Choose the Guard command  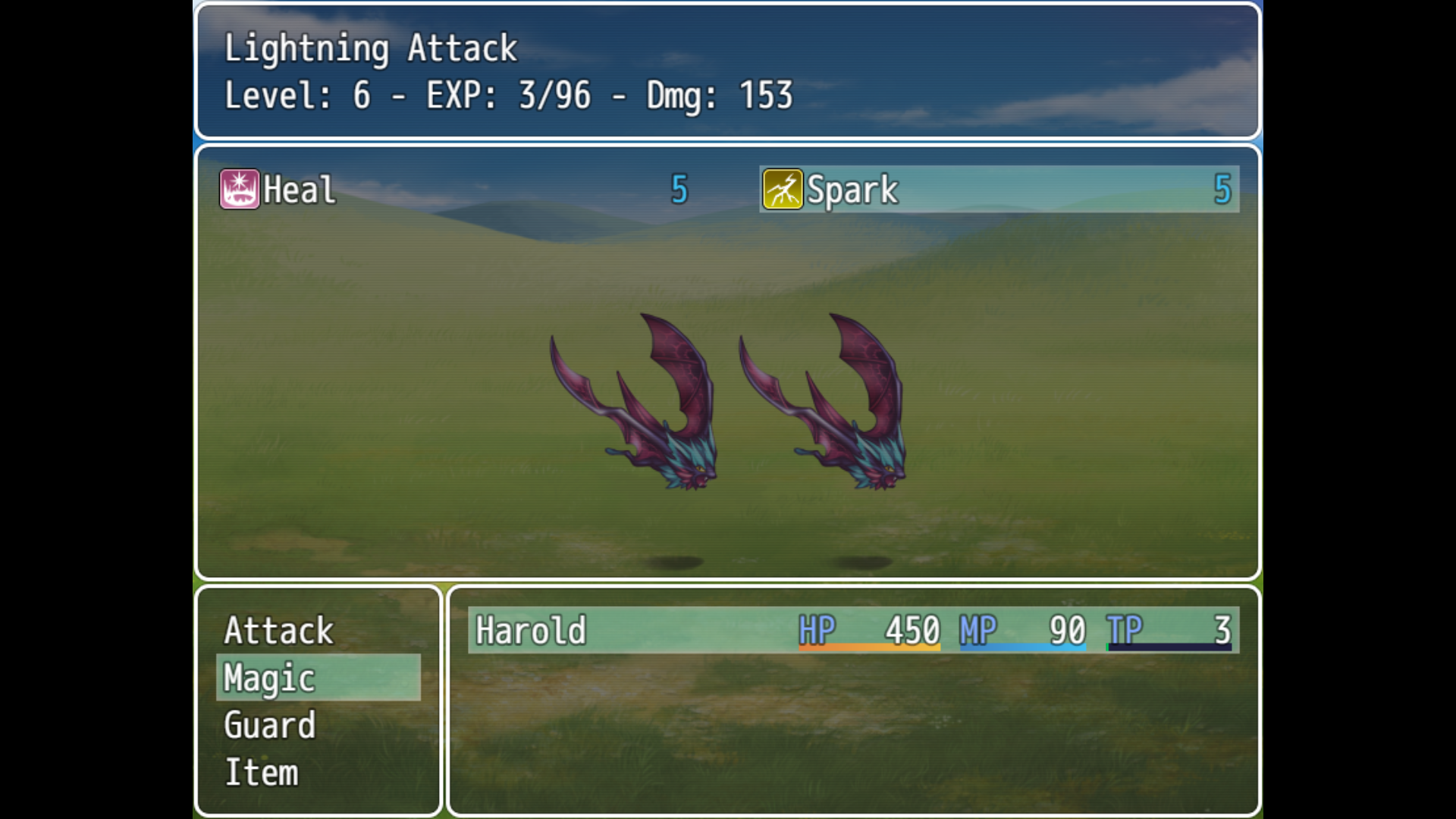pos(270,726)
